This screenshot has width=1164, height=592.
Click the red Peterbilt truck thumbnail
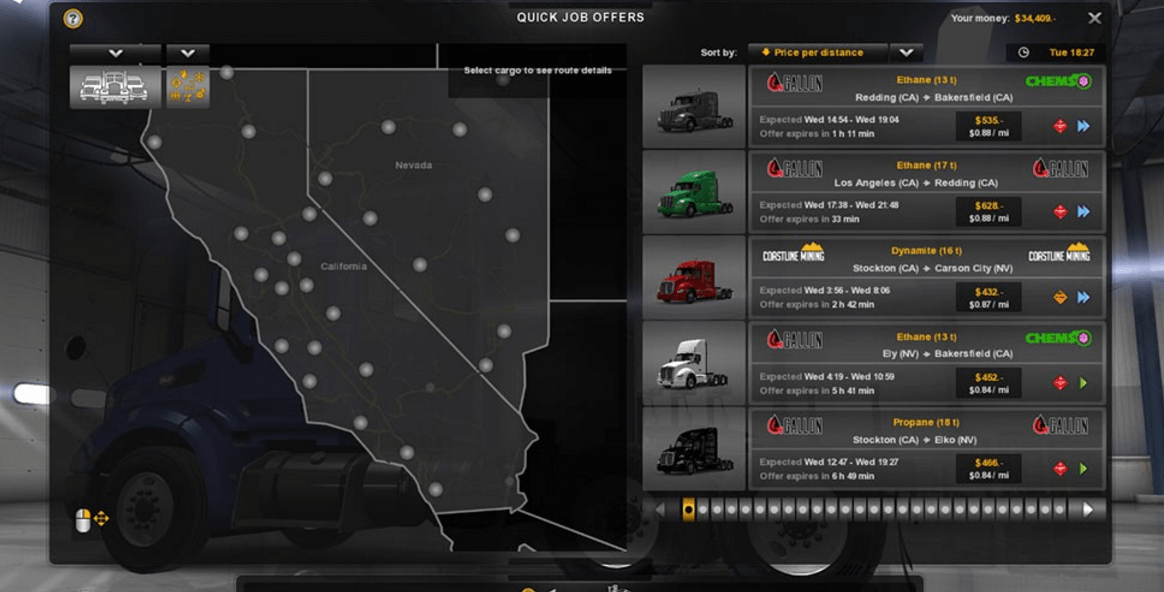tap(694, 278)
